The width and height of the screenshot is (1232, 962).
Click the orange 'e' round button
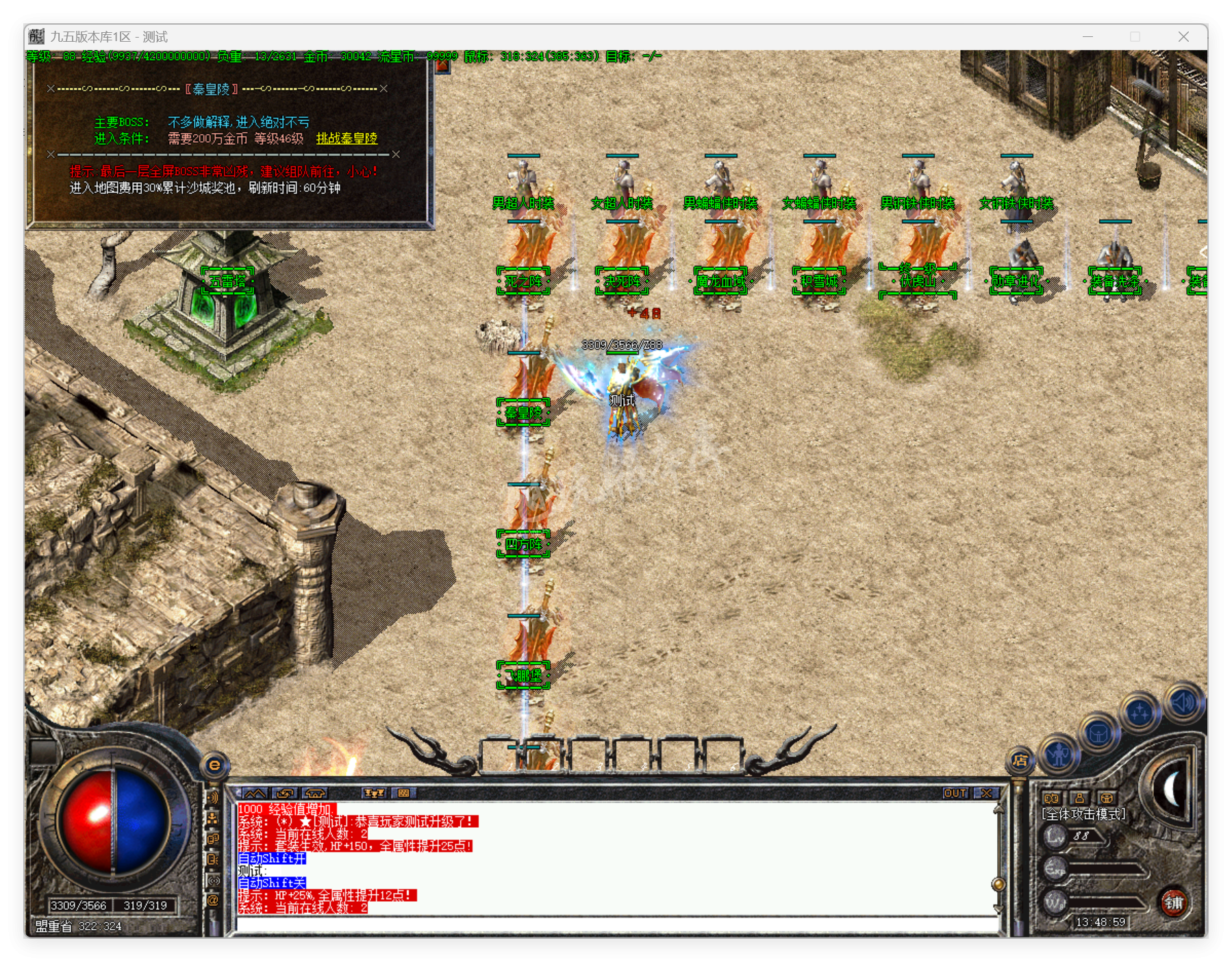pos(214,765)
